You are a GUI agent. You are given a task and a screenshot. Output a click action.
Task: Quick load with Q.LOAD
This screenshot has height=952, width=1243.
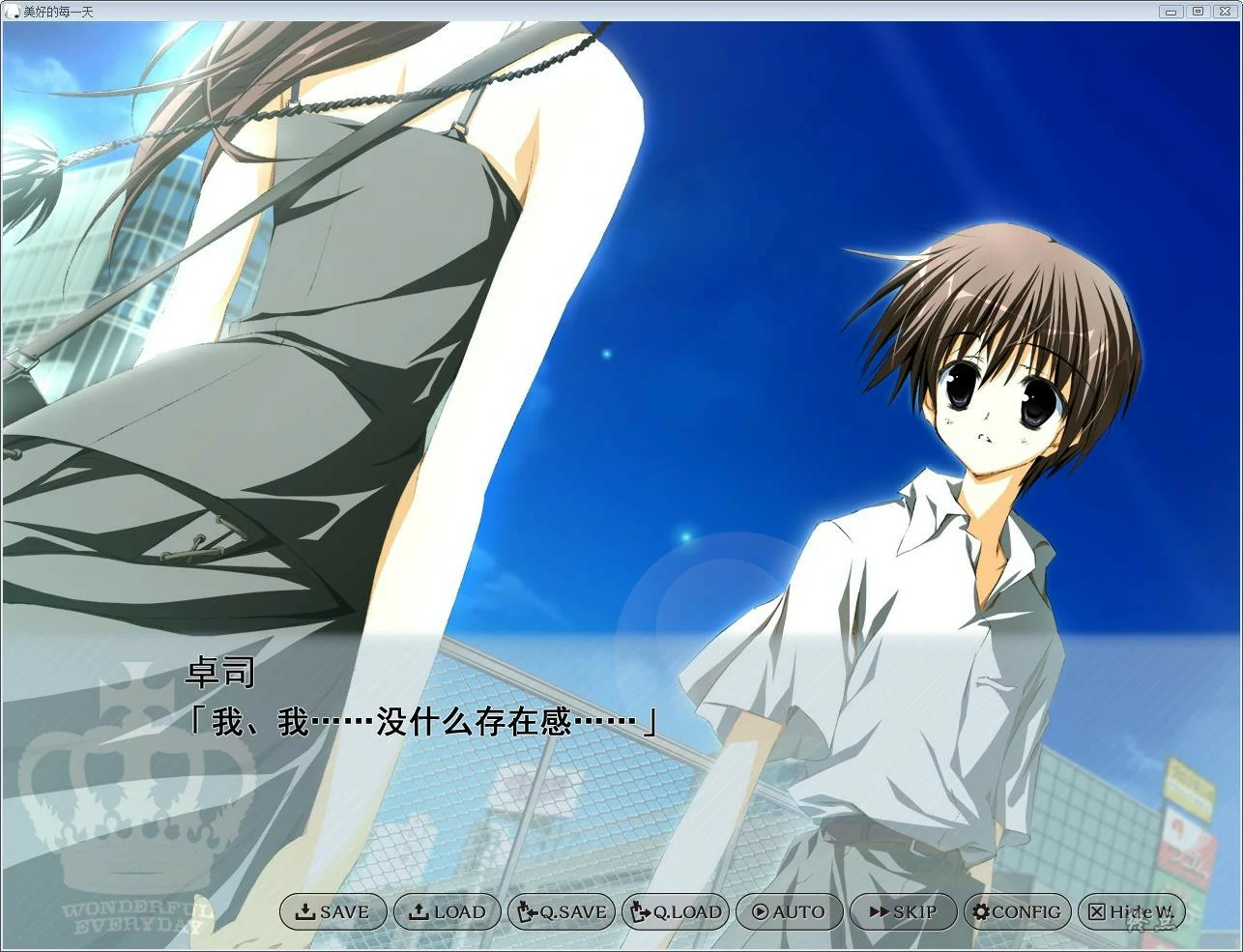(676, 911)
